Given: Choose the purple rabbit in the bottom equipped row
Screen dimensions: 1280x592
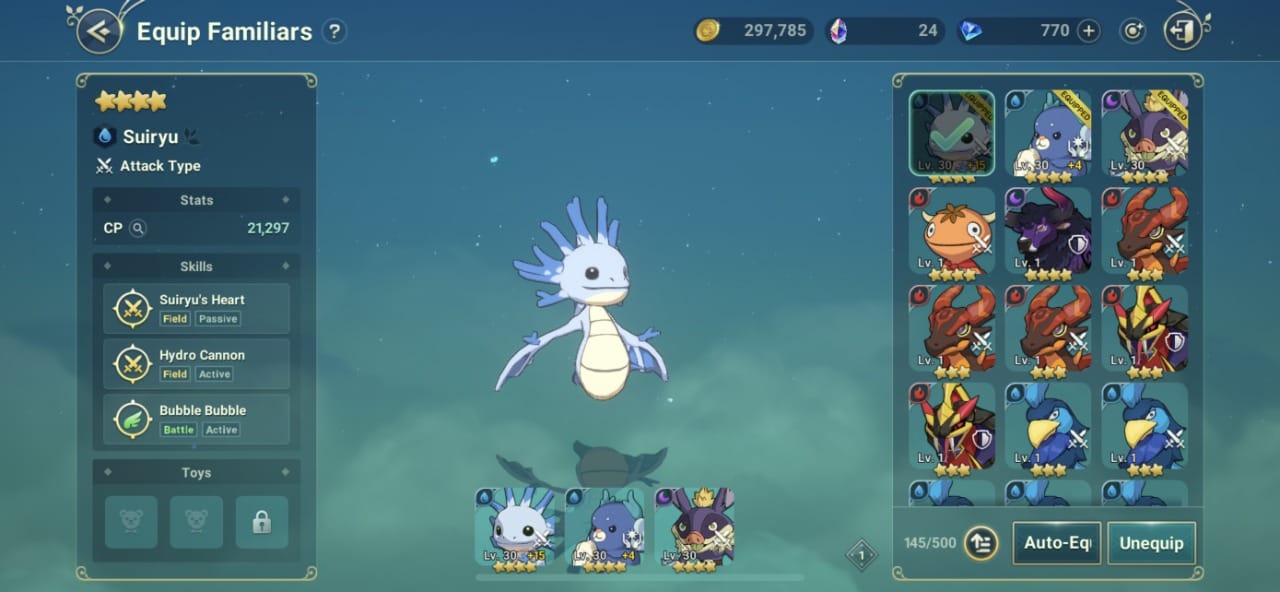Looking at the screenshot, I should [695, 529].
